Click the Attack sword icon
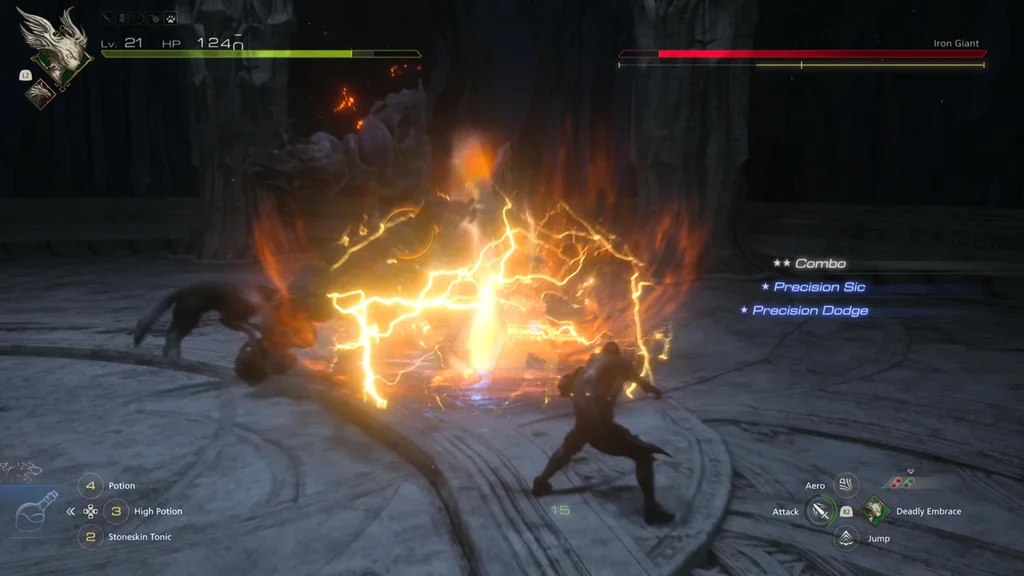Screen dimensions: 1024x576 pos(821,512)
